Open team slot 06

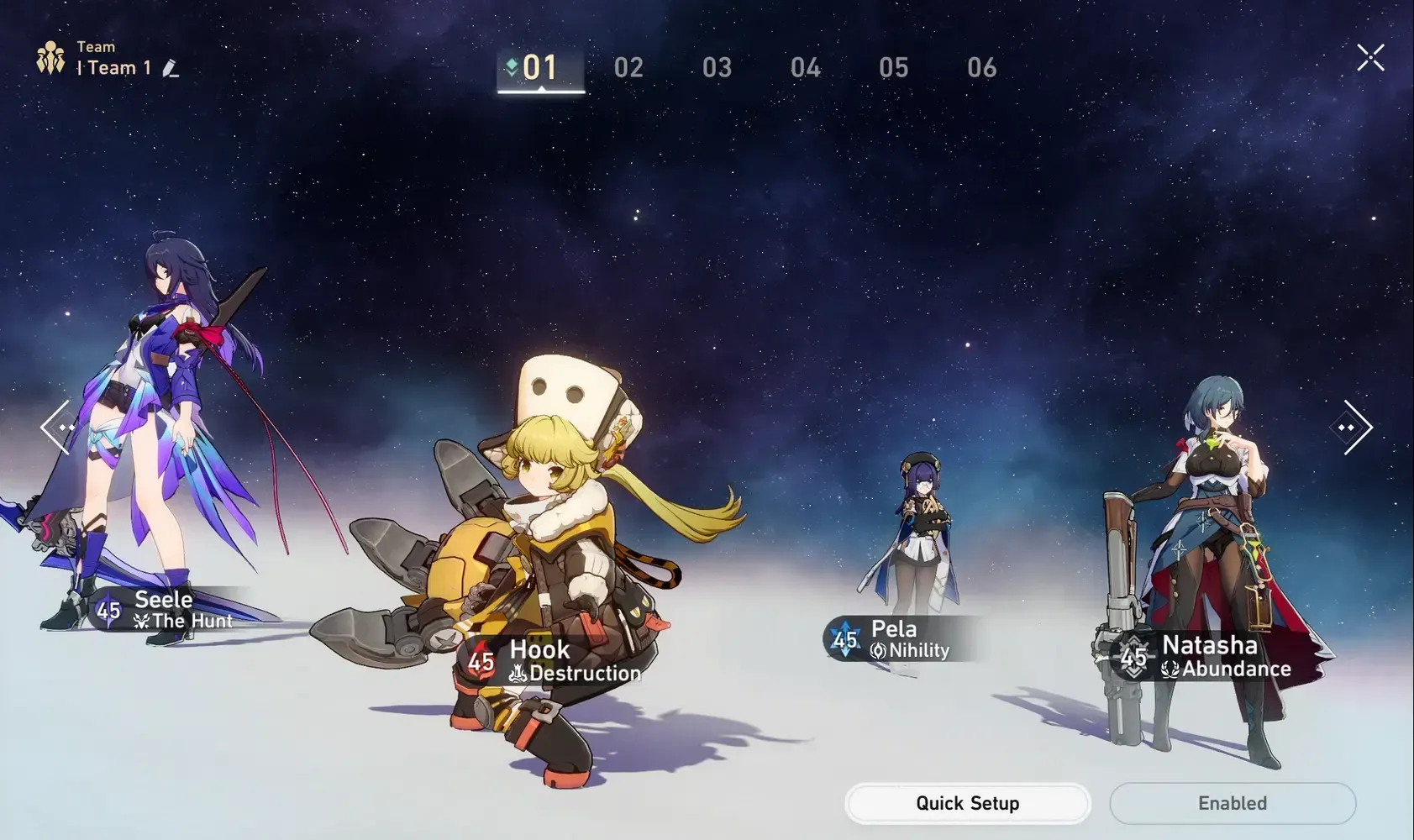coord(981,67)
